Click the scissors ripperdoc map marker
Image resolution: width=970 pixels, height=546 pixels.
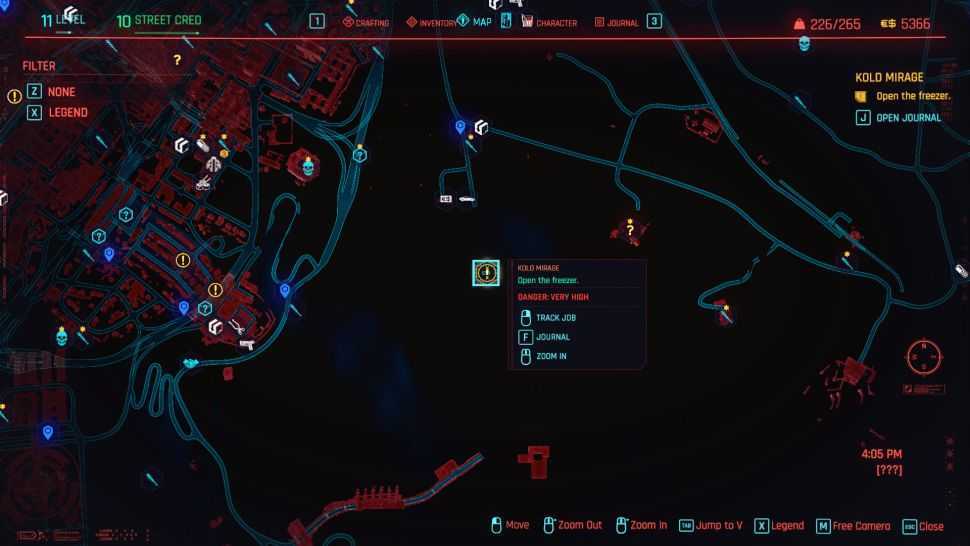click(x=237, y=325)
